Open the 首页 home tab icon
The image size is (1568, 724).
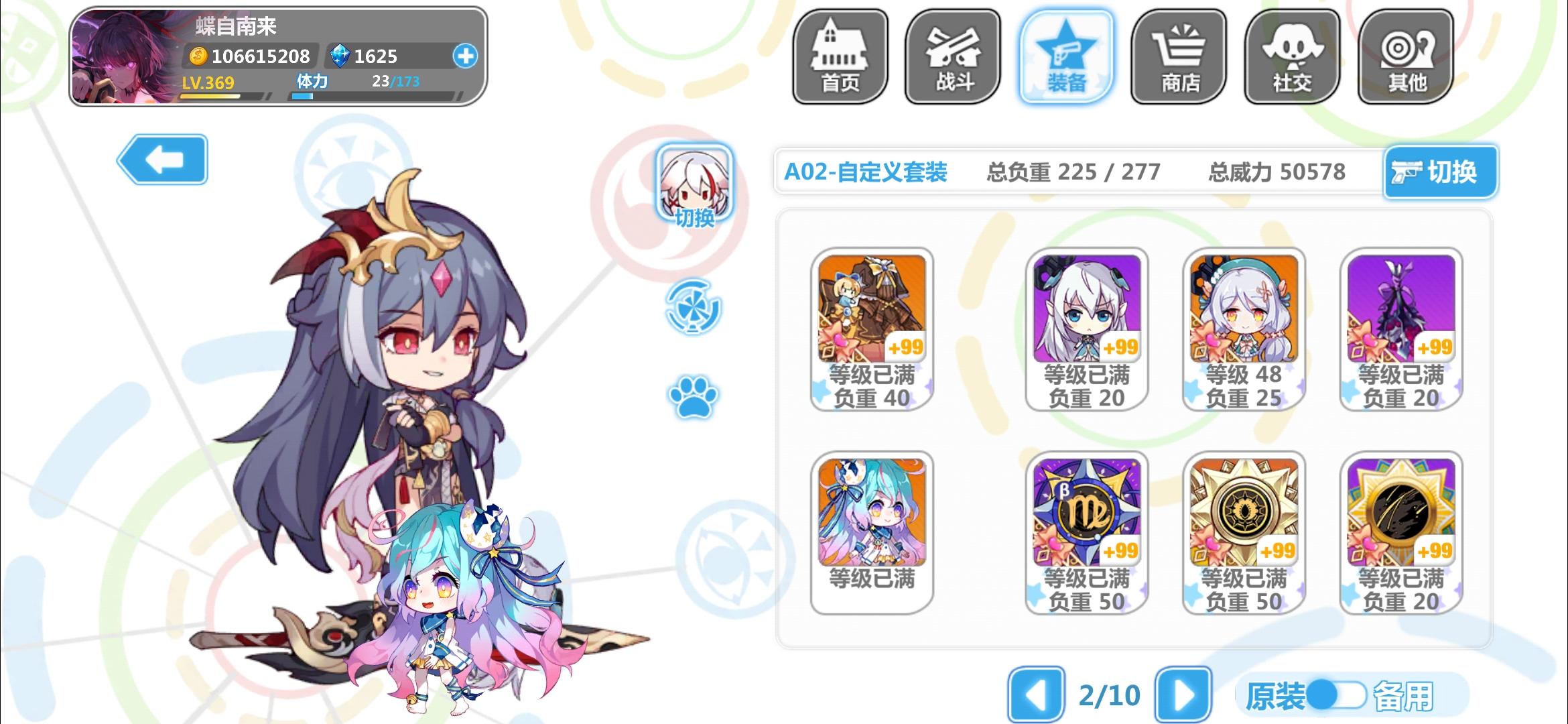tap(840, 57)
